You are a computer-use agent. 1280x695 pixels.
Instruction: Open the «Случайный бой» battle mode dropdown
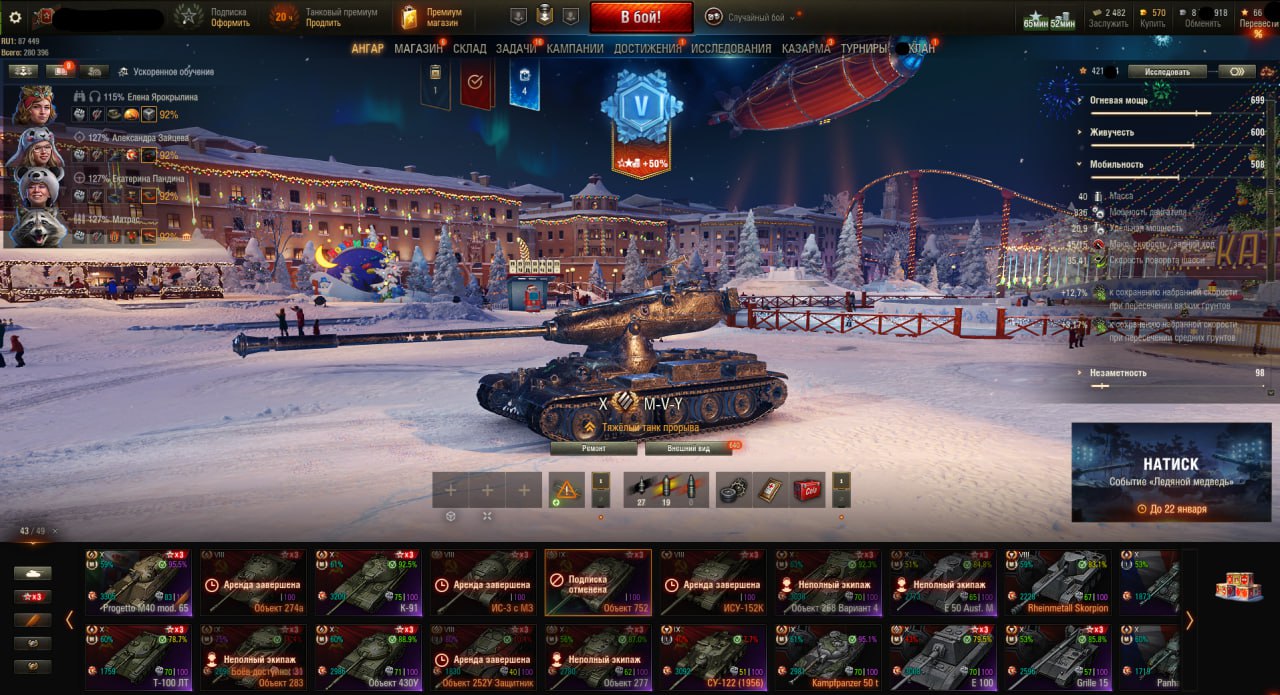(752, 17)
